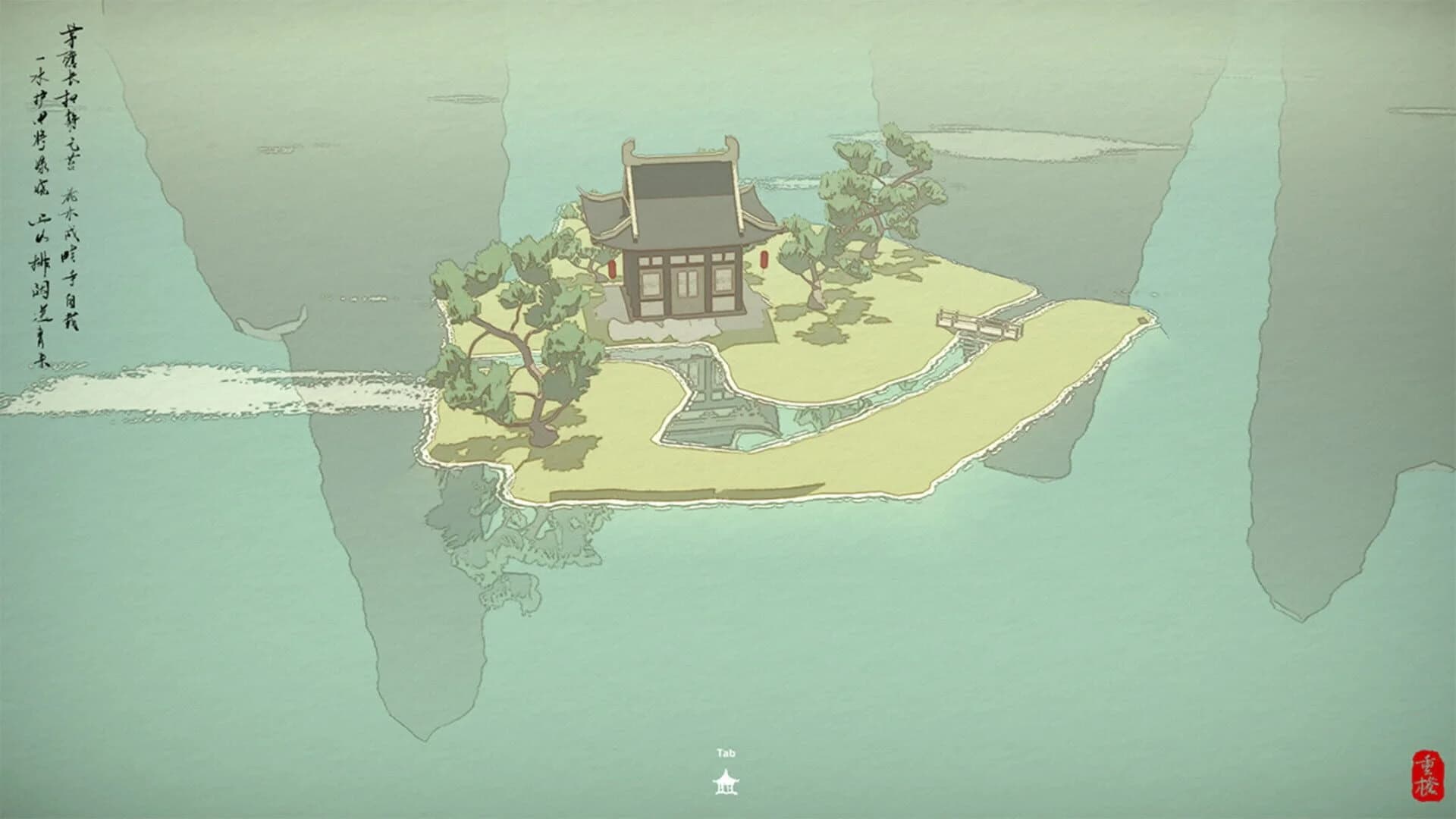Click the right red lantern near the temple
The width and height of the screenshot is (1456, 819).
pyautogui.click(x=764, y=260)
